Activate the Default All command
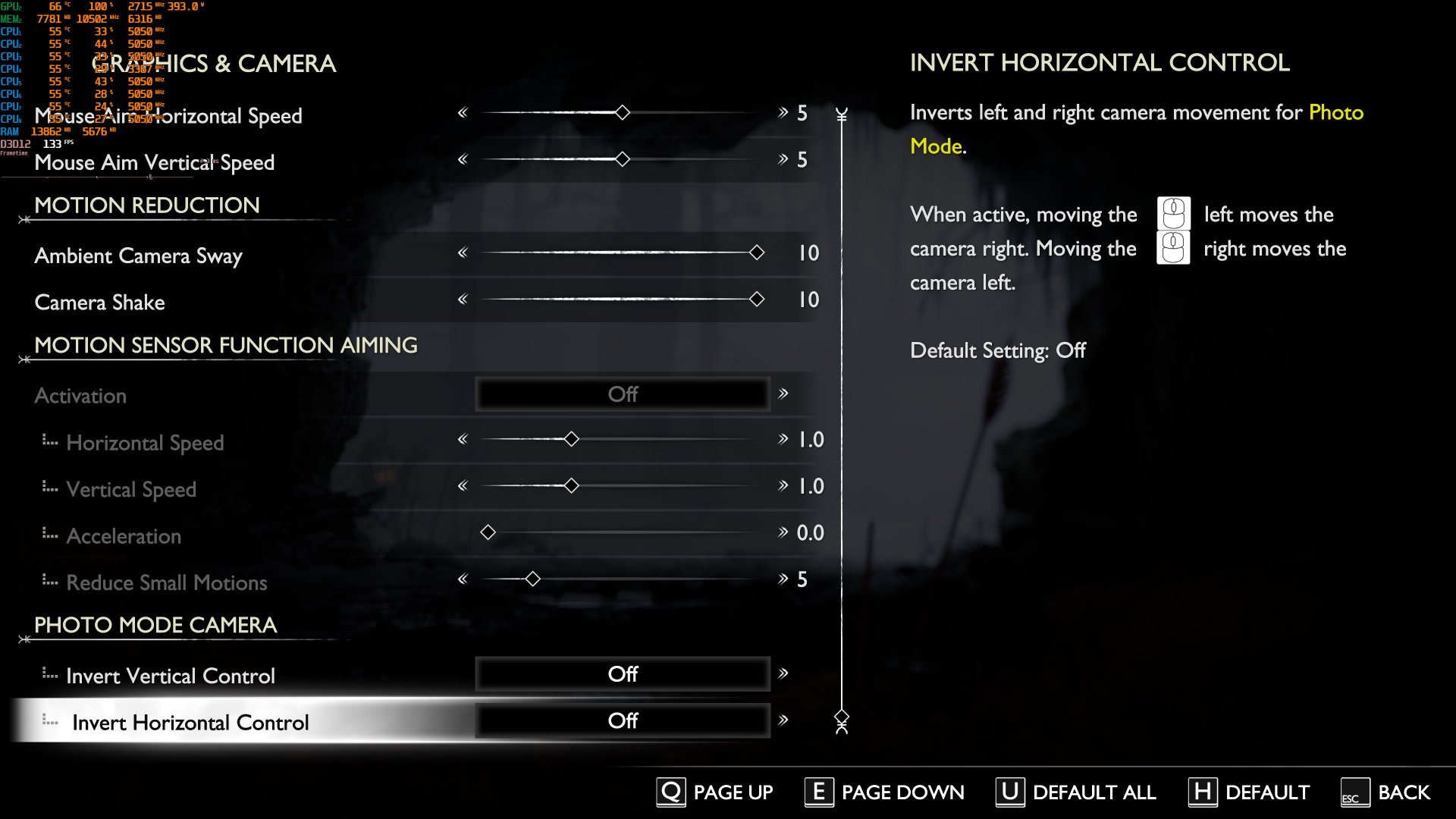Screen dimensions: 1456x819 [x=1093, y=792]
